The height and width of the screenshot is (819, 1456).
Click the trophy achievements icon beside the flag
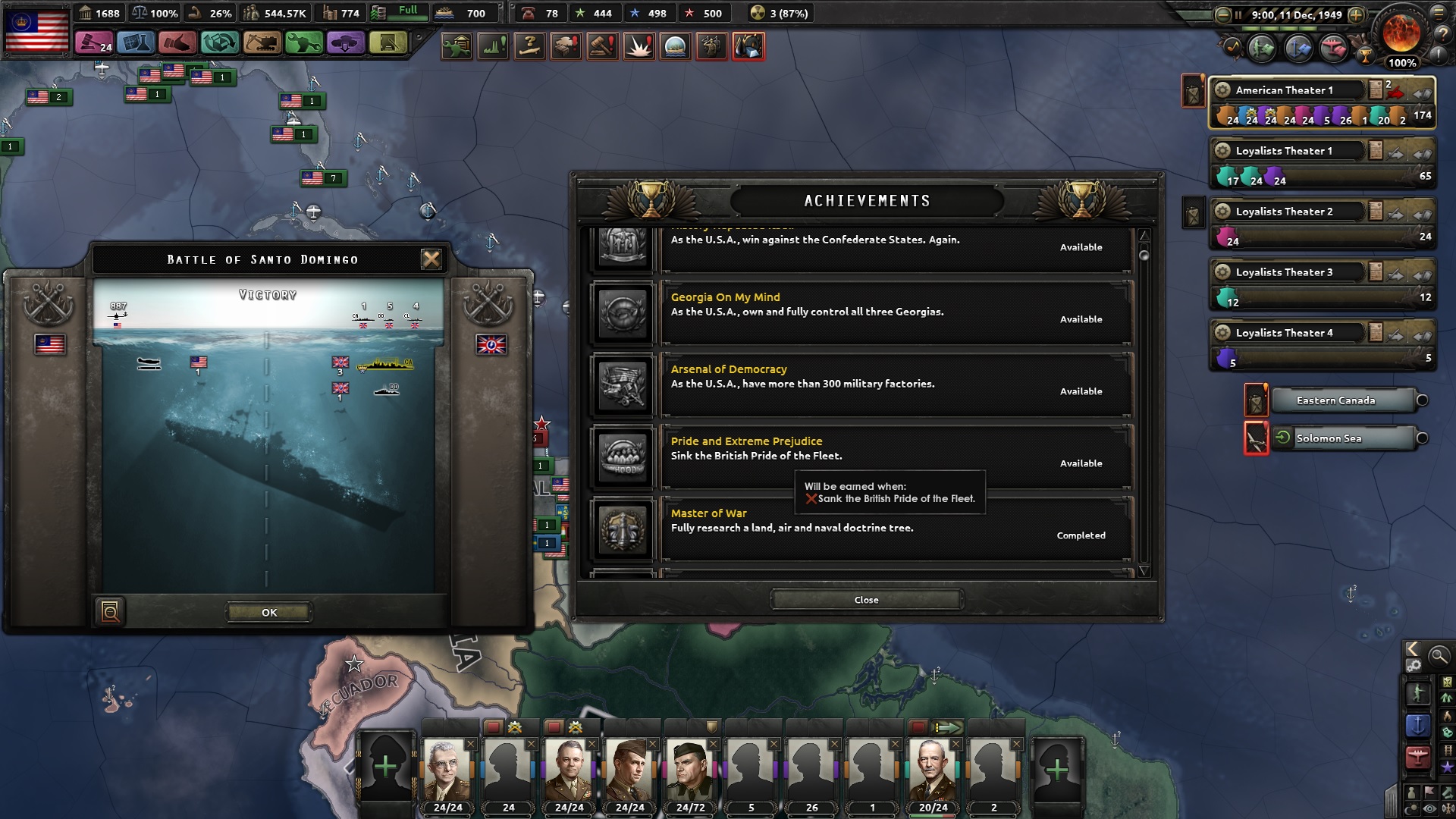pyautogui.click(x=1366, y=55)
